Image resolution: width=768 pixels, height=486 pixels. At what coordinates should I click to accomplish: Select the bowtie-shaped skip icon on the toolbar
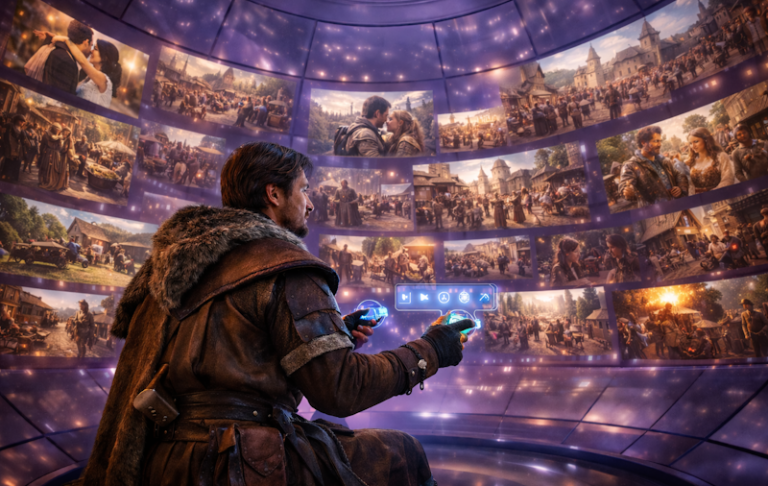[424, 297]
